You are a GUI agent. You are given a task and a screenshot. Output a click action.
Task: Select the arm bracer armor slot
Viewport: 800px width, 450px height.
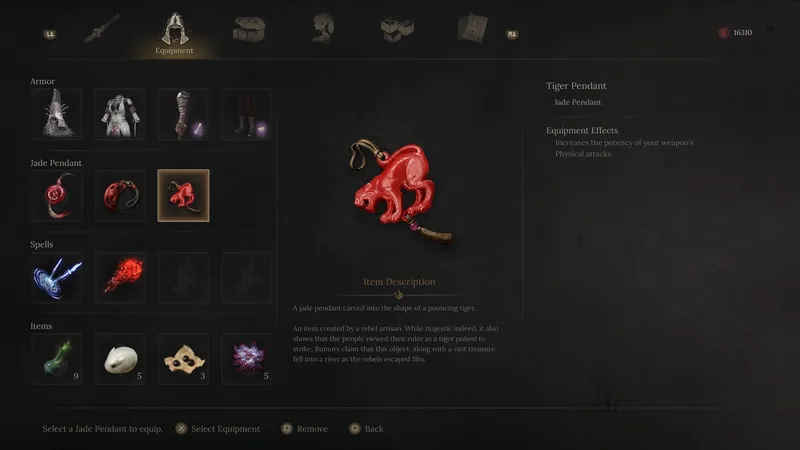[x=183, y=115]
